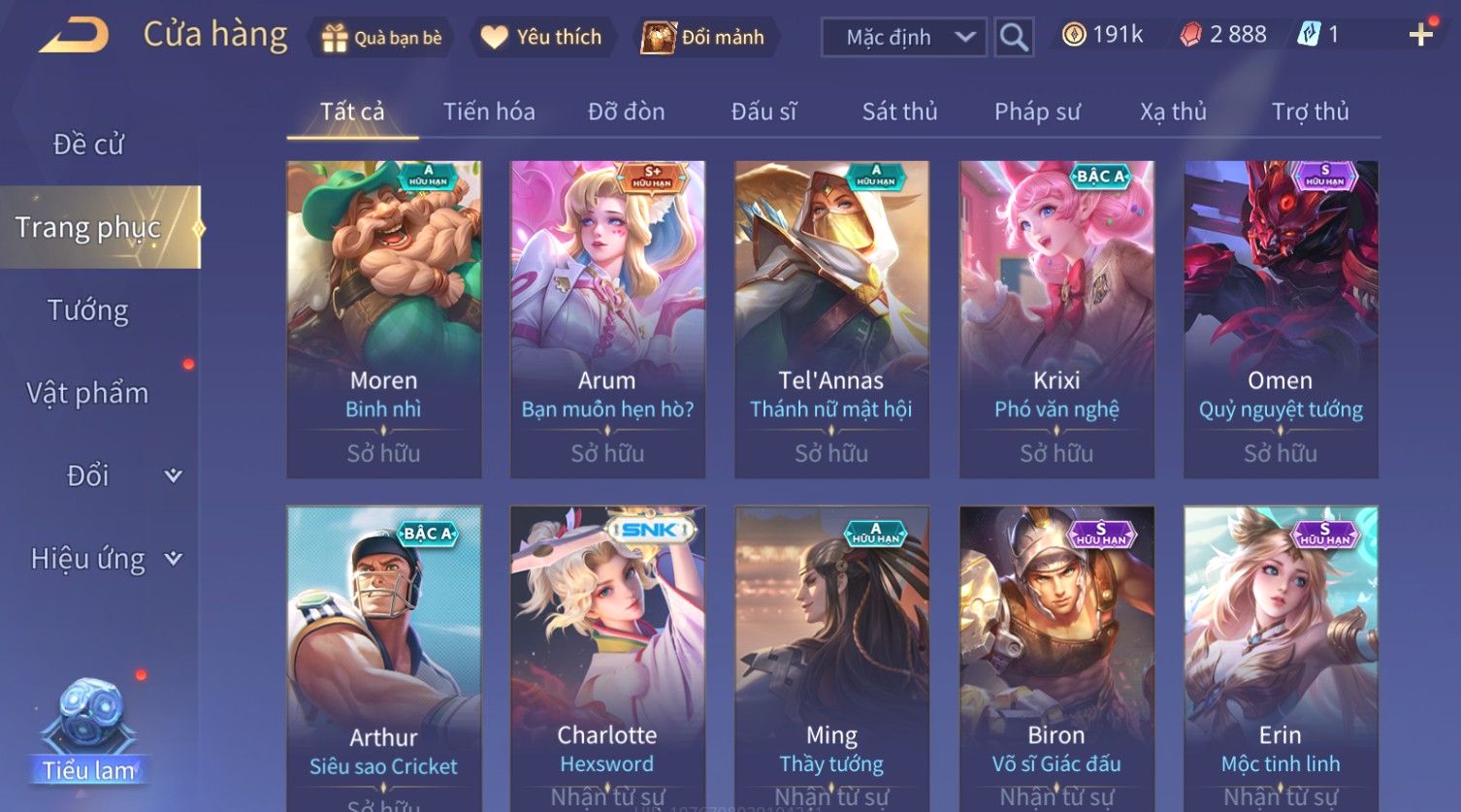Screen dimensions: 1461x812
Task: Open Quà bạn bè gift menu
Action: click(380, 38)
